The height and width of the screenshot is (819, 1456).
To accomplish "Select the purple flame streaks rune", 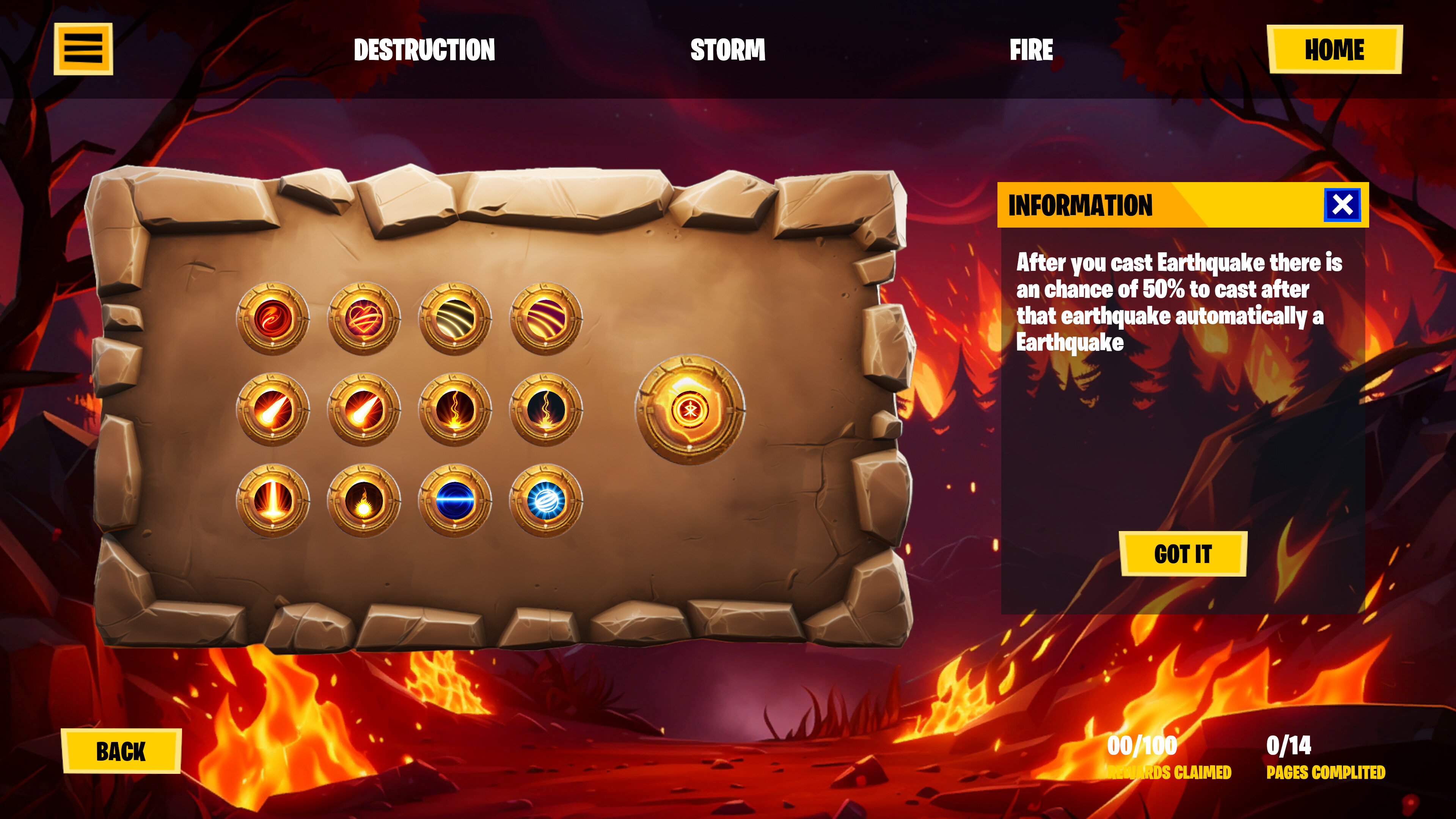I will coord(545,319).
